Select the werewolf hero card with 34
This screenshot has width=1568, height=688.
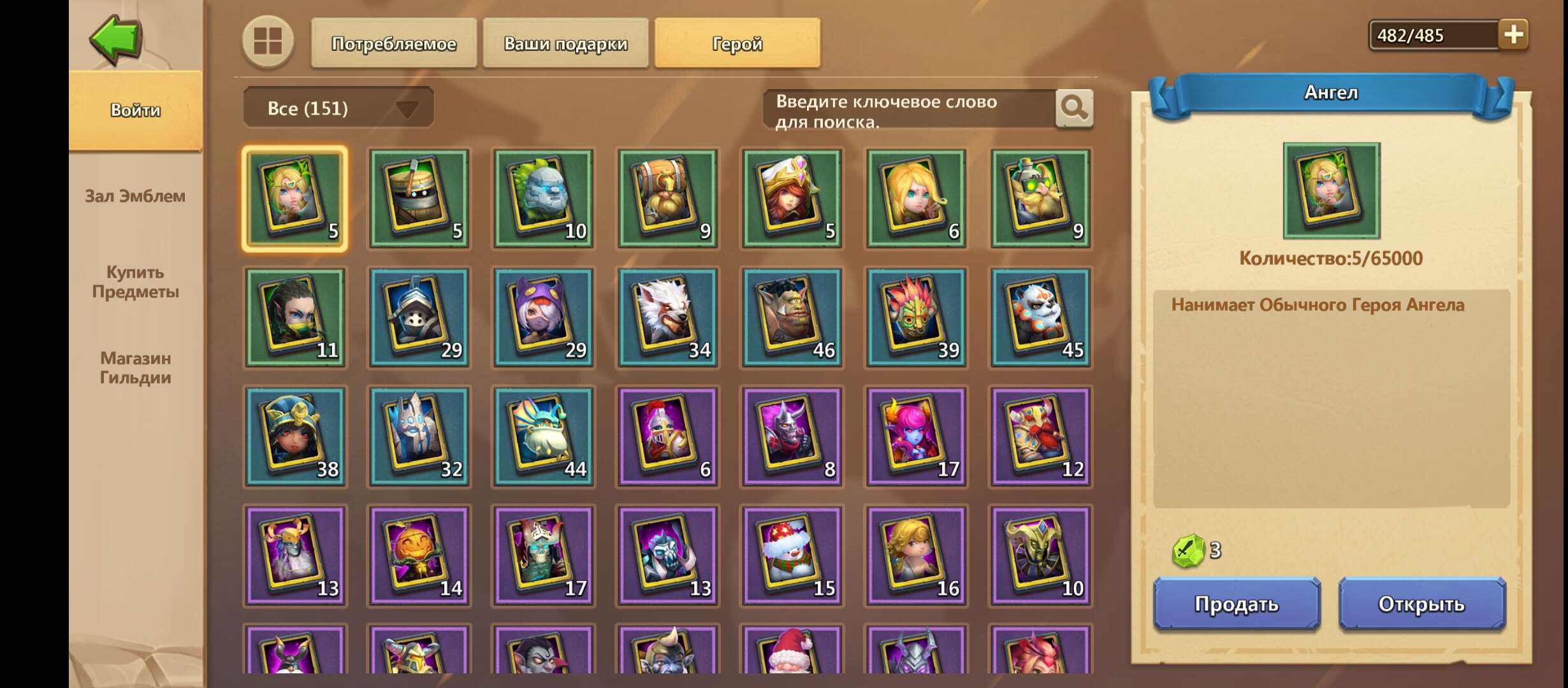point(668,317)
